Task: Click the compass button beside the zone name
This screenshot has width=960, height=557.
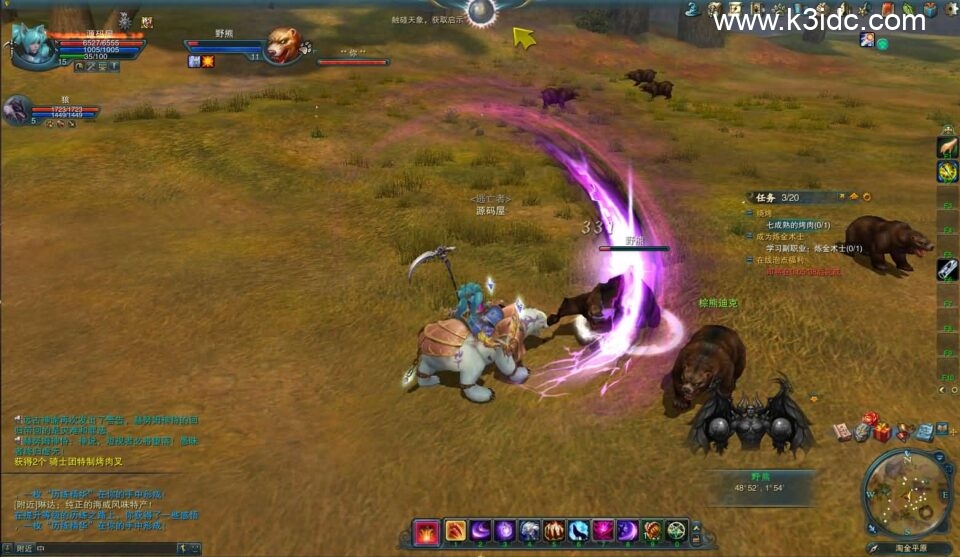Action: coord(874,548)
